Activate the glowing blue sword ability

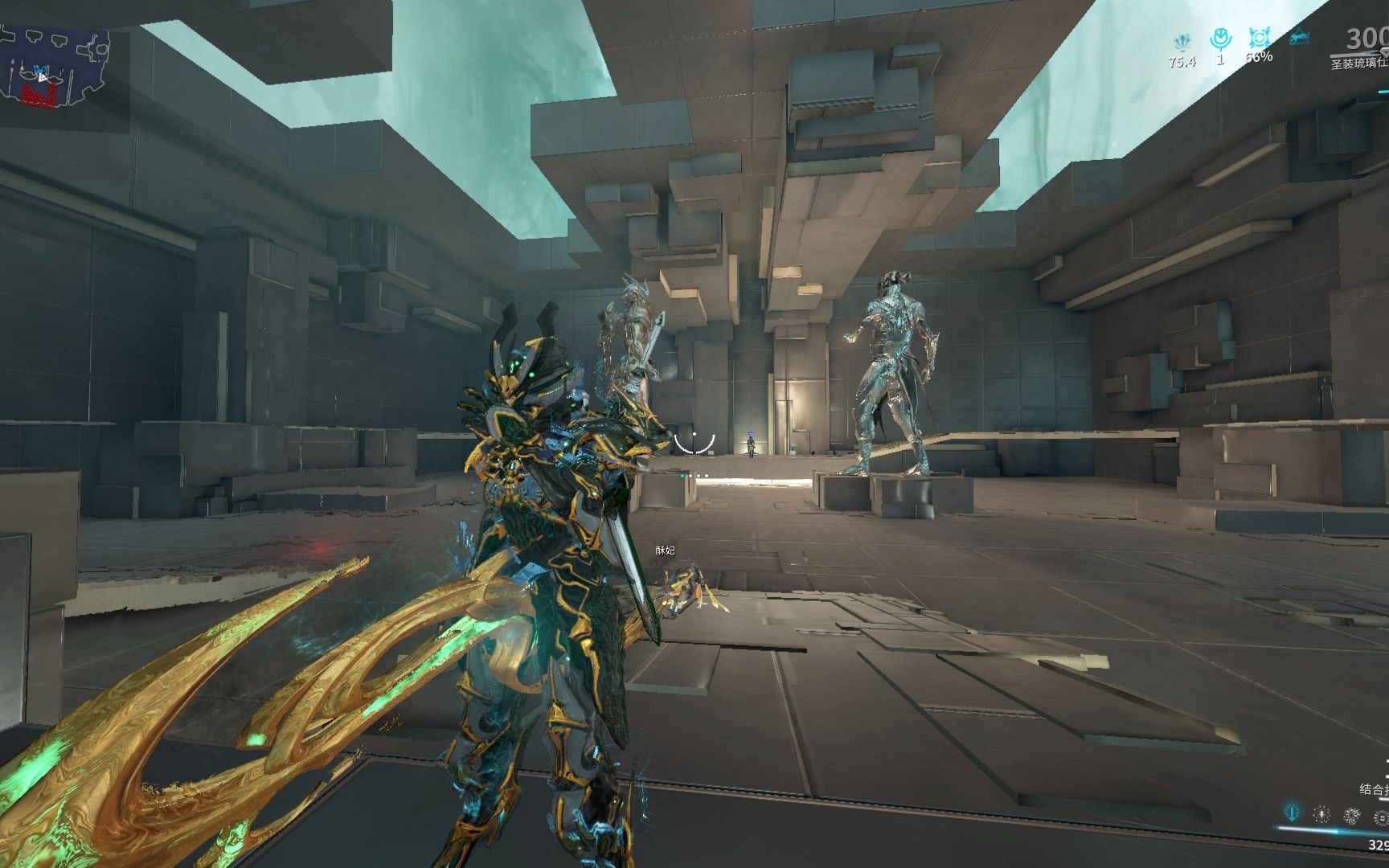(1292, 813)
